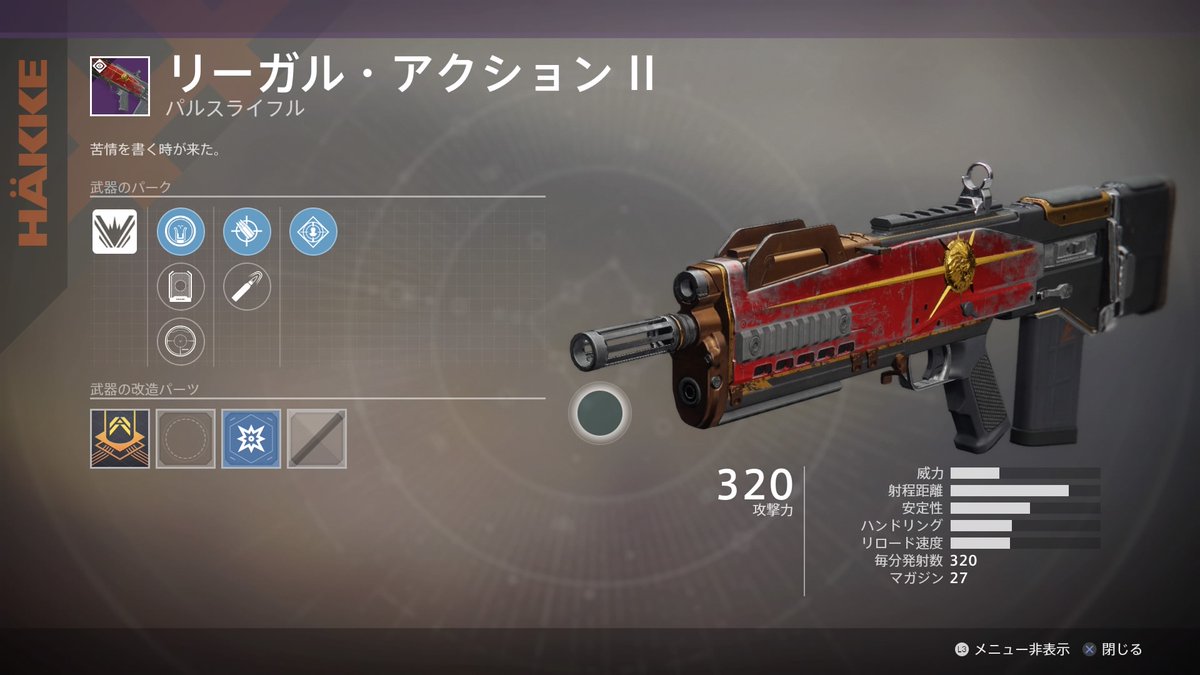Select the blue starburst weapon mod
The height and width of the screenshot is (675, 1200).
[x=251, y=438]
